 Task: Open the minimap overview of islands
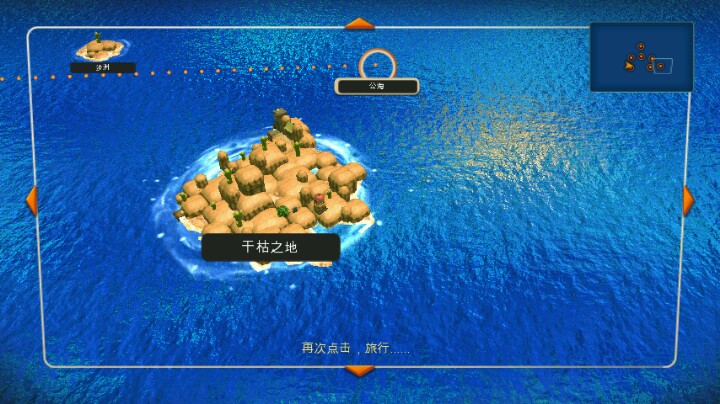click(x=641, y=57)
